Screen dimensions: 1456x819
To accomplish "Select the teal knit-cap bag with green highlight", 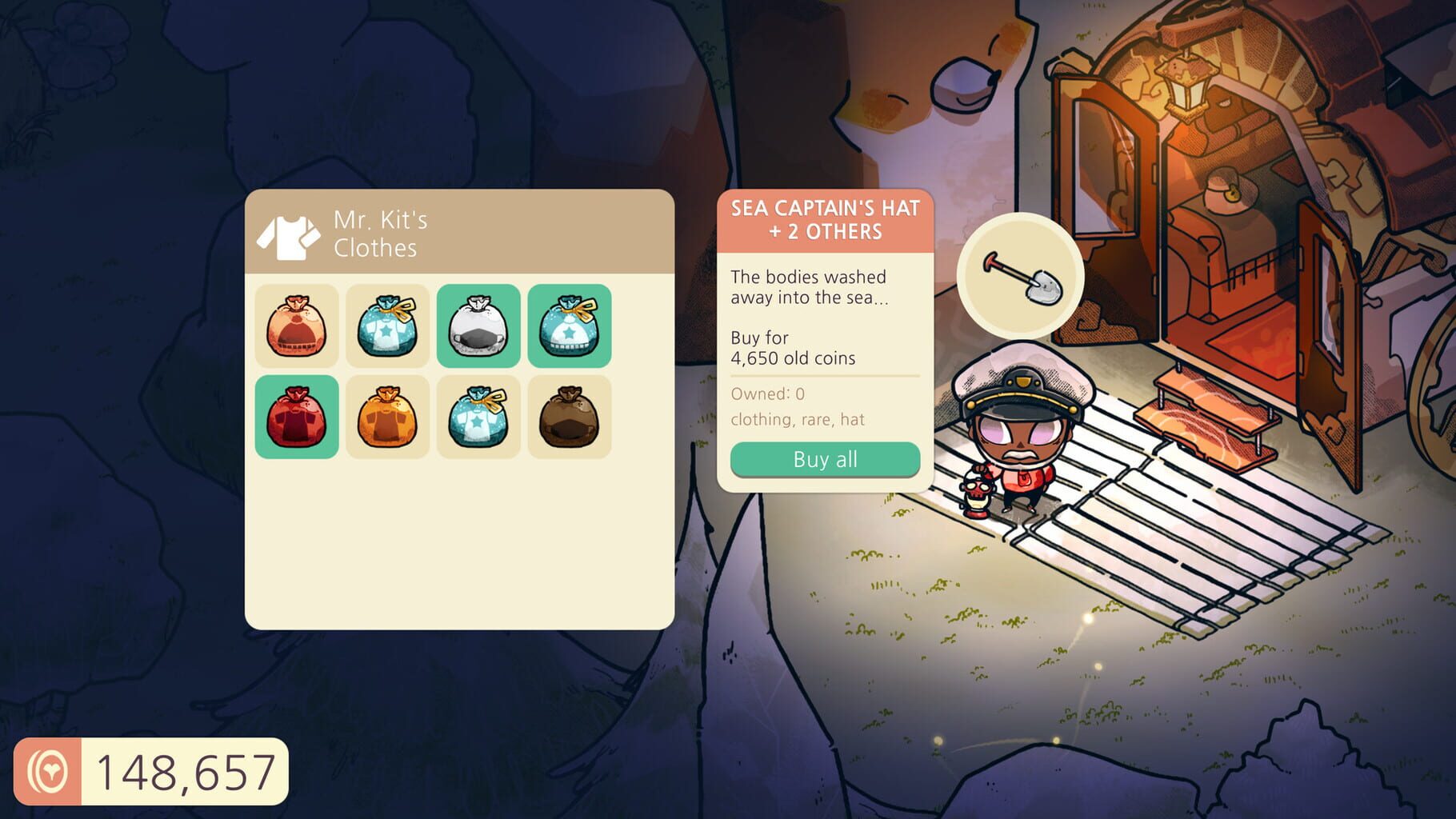I will [570, 326].
